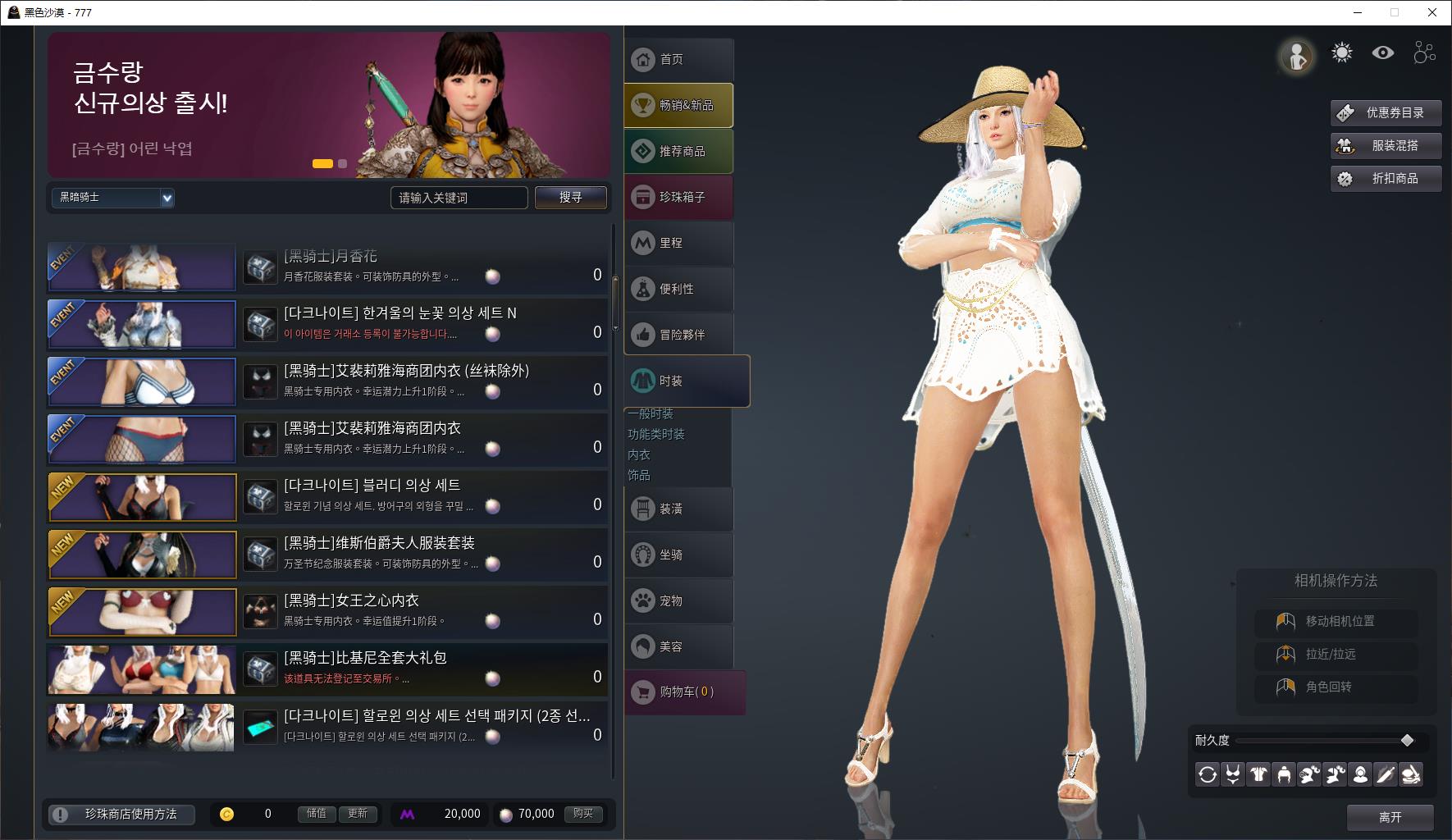Close the game window
Image resolution: width=1452 pixels, height=840 pixels.
[1432, 12]
